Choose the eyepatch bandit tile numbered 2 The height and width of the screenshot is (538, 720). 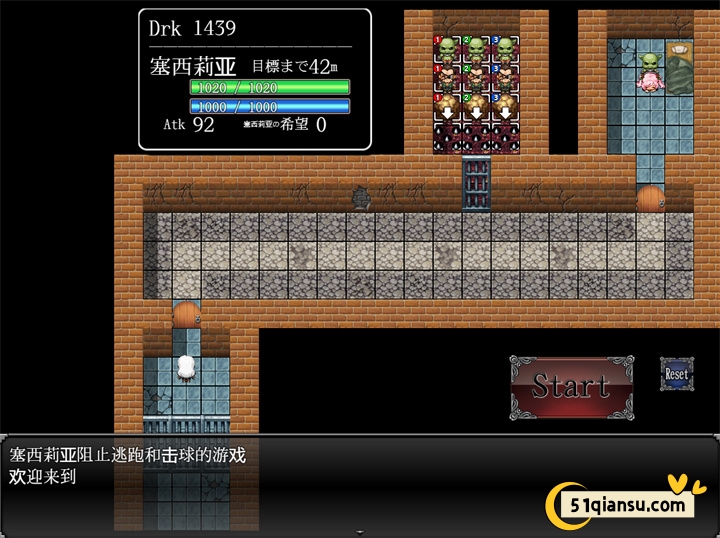(476, 78)
